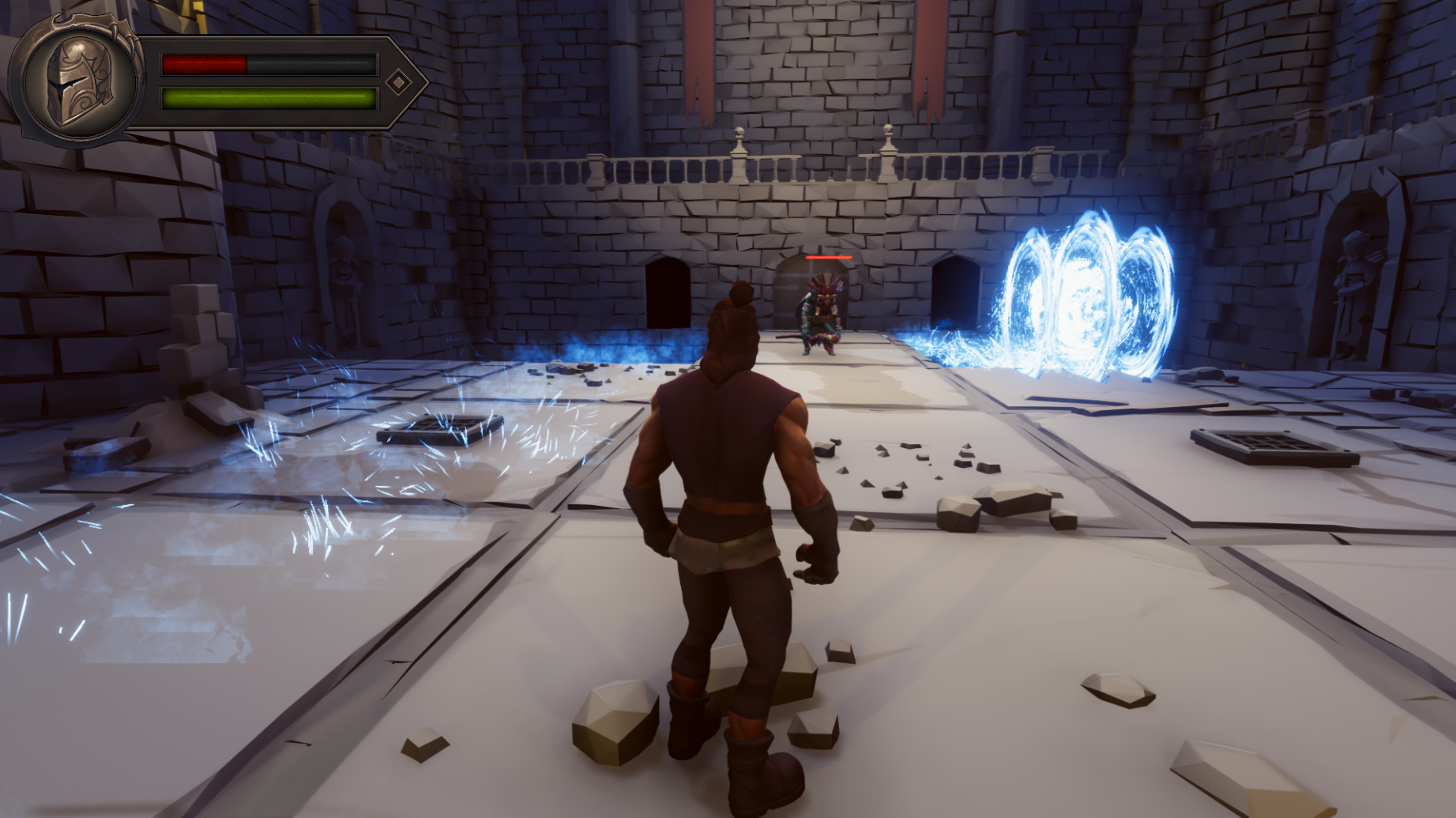Click the green stamina bar
The width and height of the screenshot is (1456, 818).
[x=269, y=100]
